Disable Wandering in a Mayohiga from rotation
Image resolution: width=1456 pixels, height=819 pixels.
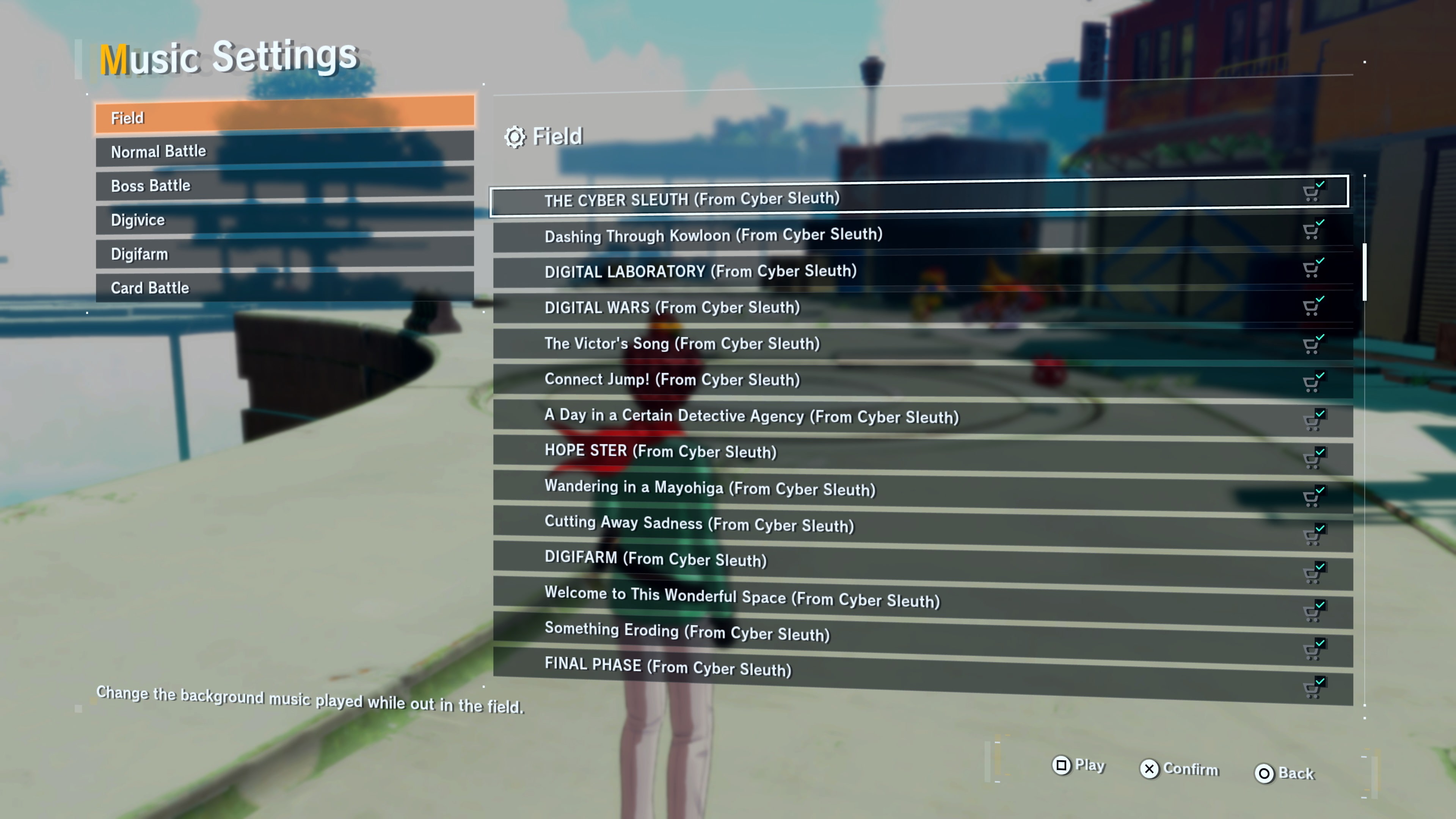pyautogui.click(x=1312, y=496)
